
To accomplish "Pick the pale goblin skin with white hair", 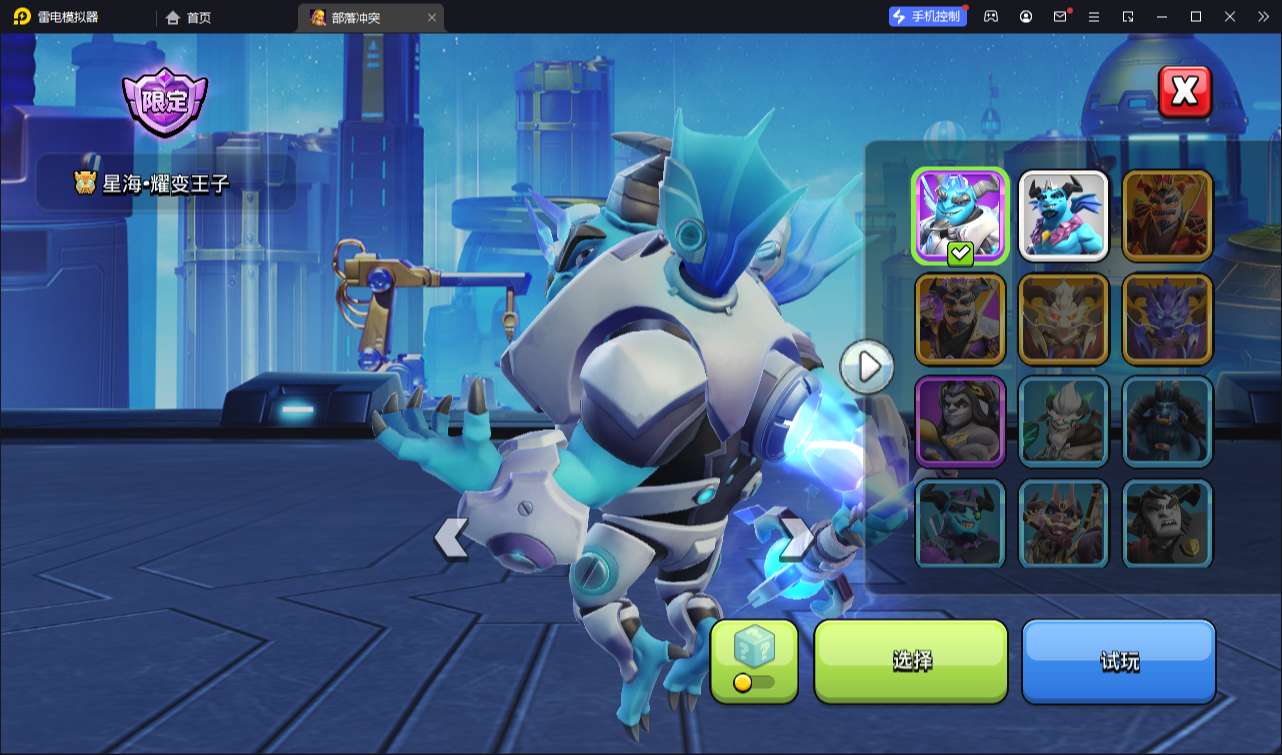I will [x=1063, y=422].
